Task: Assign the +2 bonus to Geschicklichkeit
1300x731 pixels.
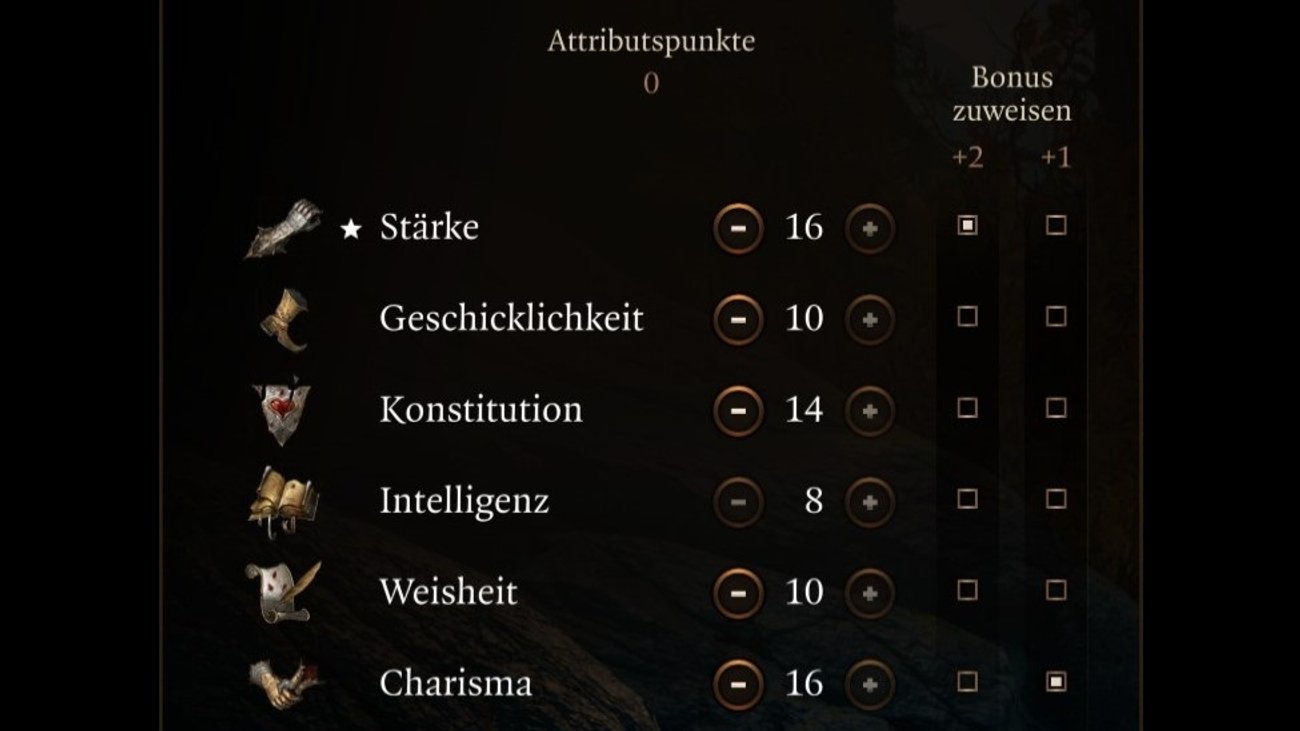Action: [967, 317]
